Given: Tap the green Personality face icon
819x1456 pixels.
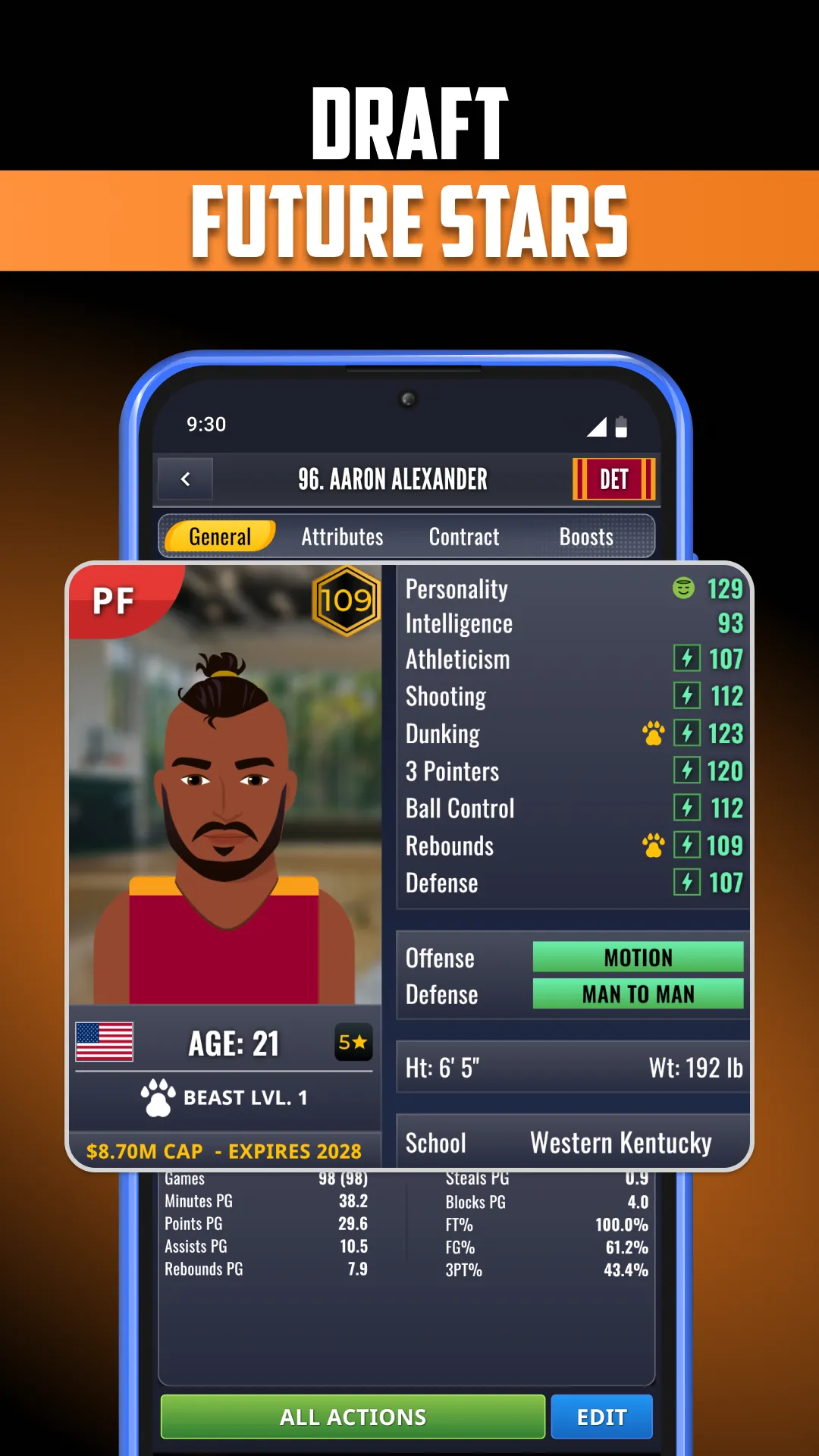Looking at the screenshot, I should point(683,588).
